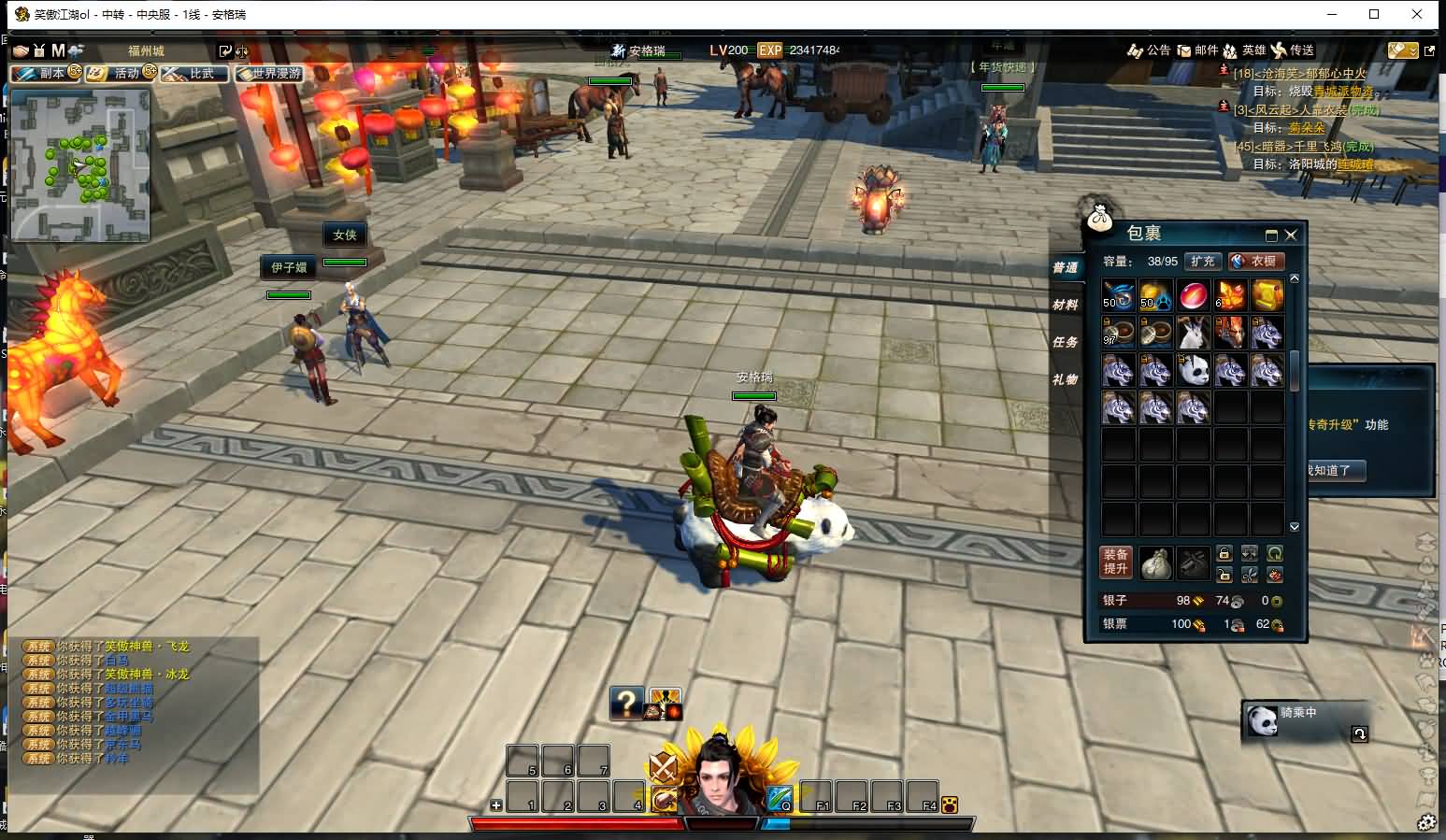Open the 公告 announcements
Viewport: 1446px width, 840px height.
click(x=1150, y=50)
